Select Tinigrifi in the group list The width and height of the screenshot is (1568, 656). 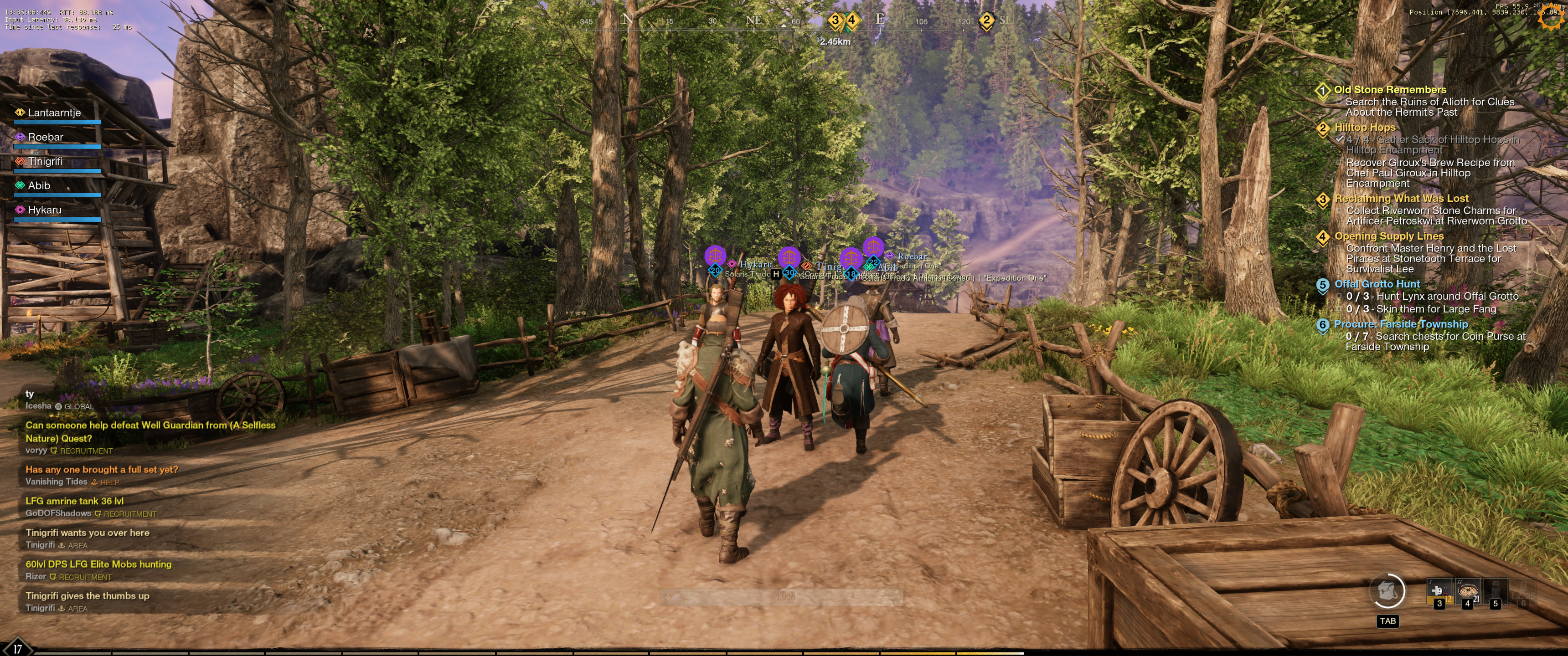point(45,161)
